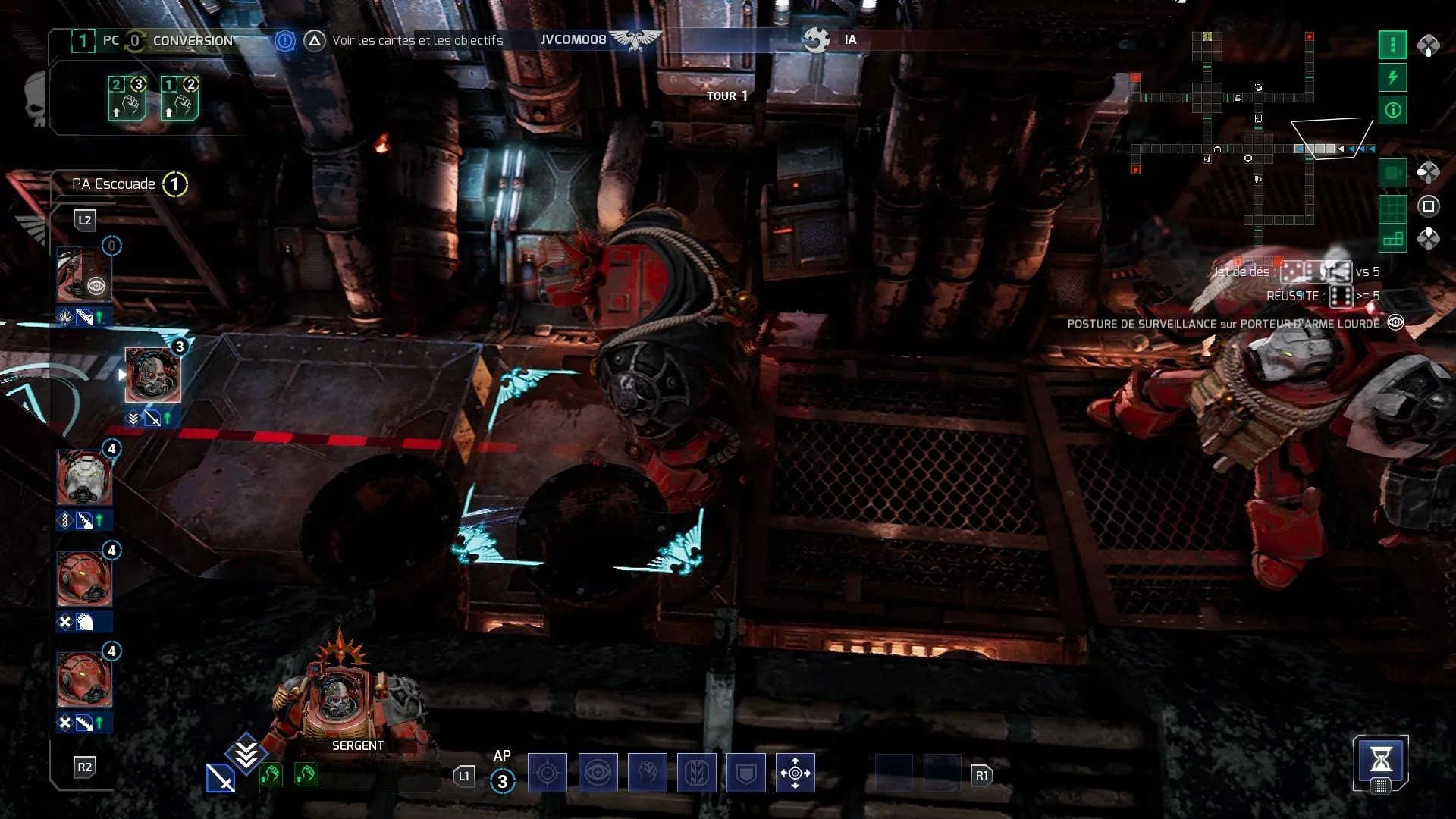Viewport: 1456px width, 819px height.
Task: Click the green lightning icon on the right panel
Action: [1393, 77]
